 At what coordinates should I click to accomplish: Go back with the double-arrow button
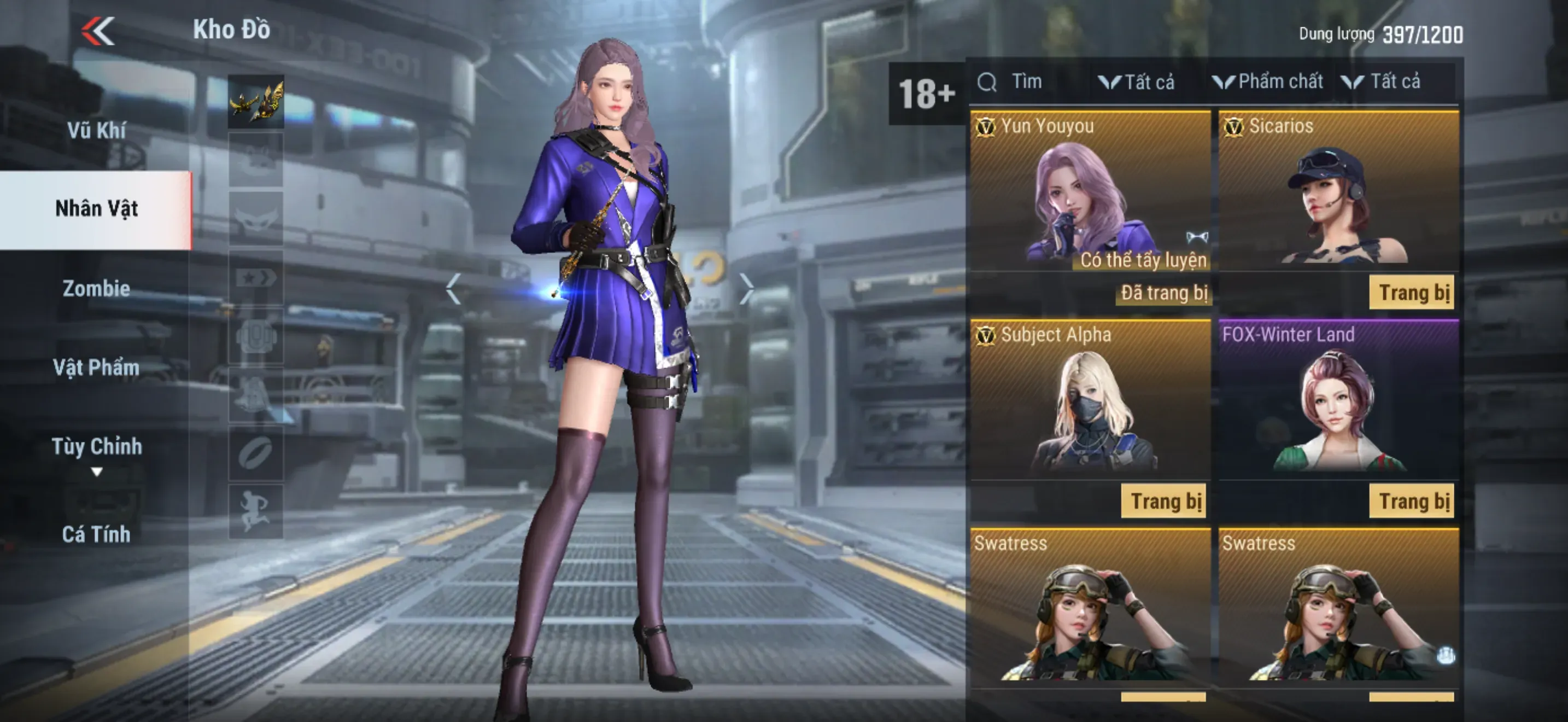point(97,31)
